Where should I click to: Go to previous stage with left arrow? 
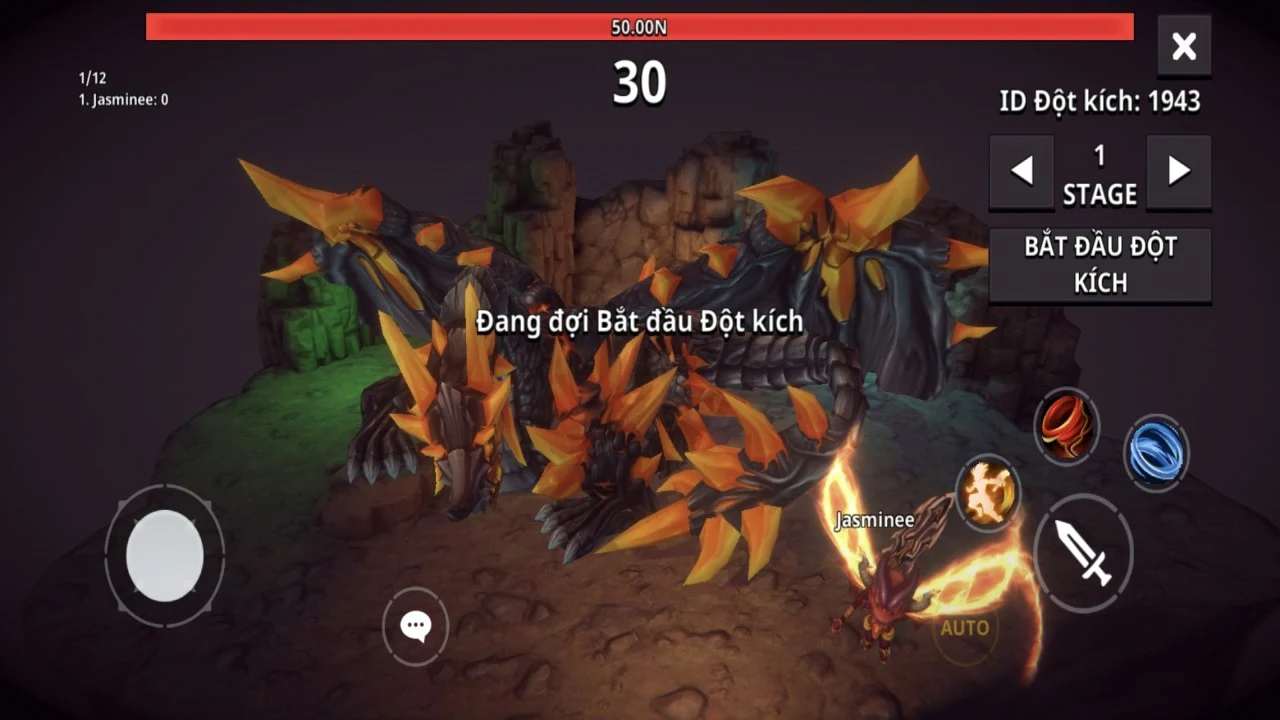click(1021, 172)
